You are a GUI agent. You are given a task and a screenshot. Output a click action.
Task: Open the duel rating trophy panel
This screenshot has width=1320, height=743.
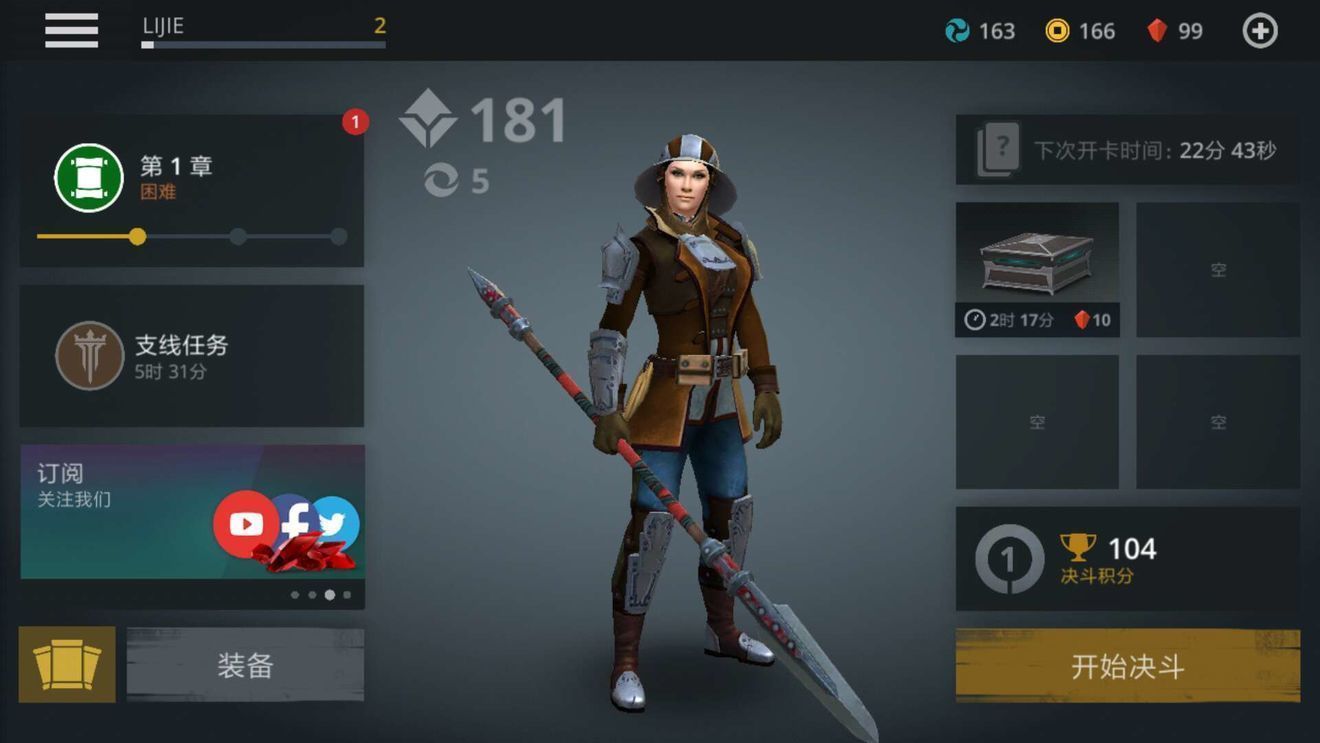click(x=1127, y=559)
